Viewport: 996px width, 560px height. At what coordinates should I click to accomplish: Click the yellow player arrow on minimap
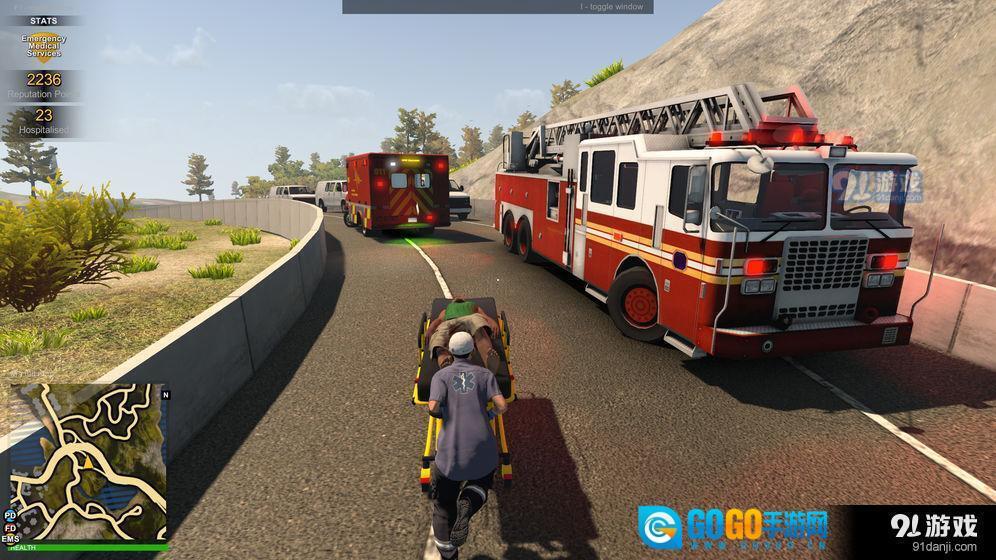[x=88, y=463]
